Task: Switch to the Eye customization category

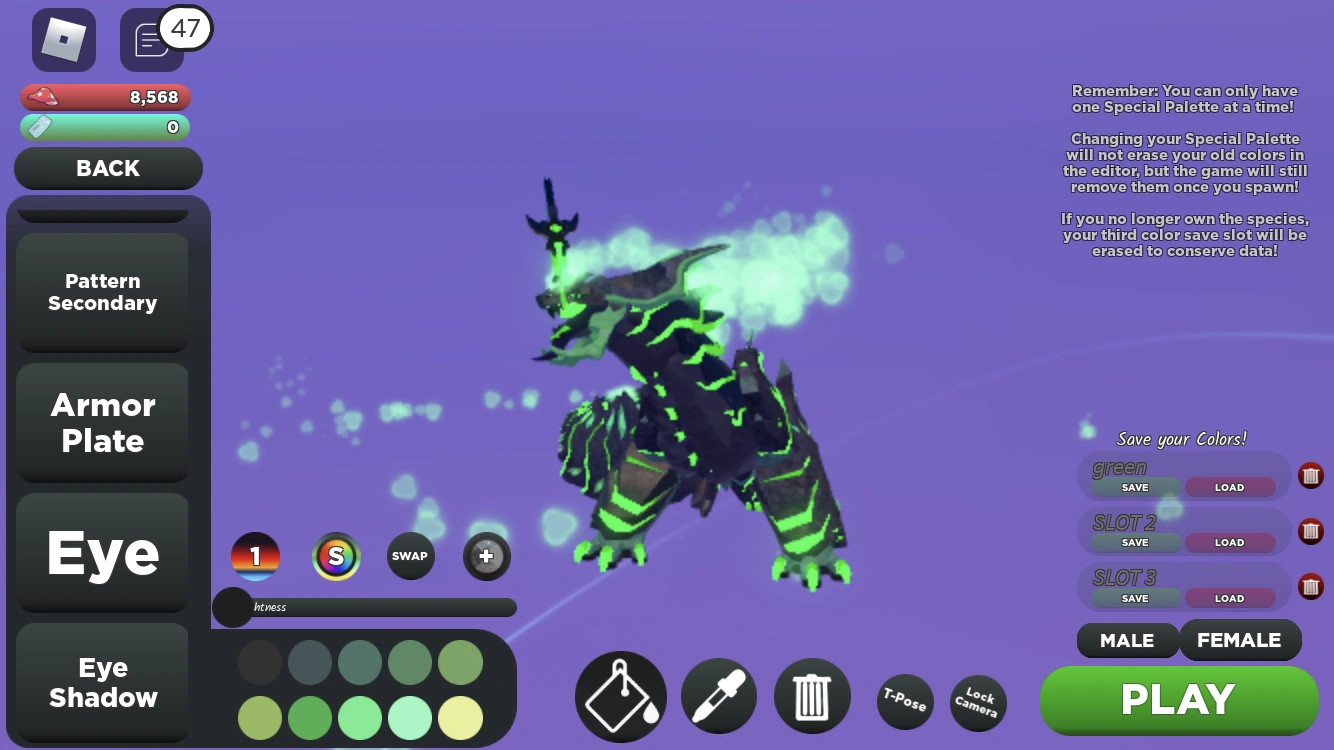Action: point(101,553)
